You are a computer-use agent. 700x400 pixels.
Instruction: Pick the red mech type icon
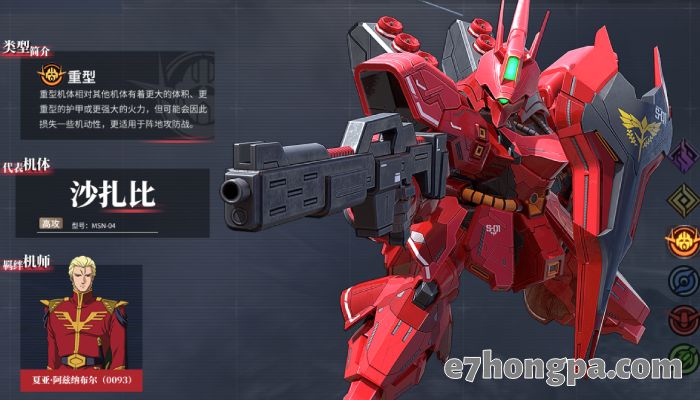pos(684,318)
